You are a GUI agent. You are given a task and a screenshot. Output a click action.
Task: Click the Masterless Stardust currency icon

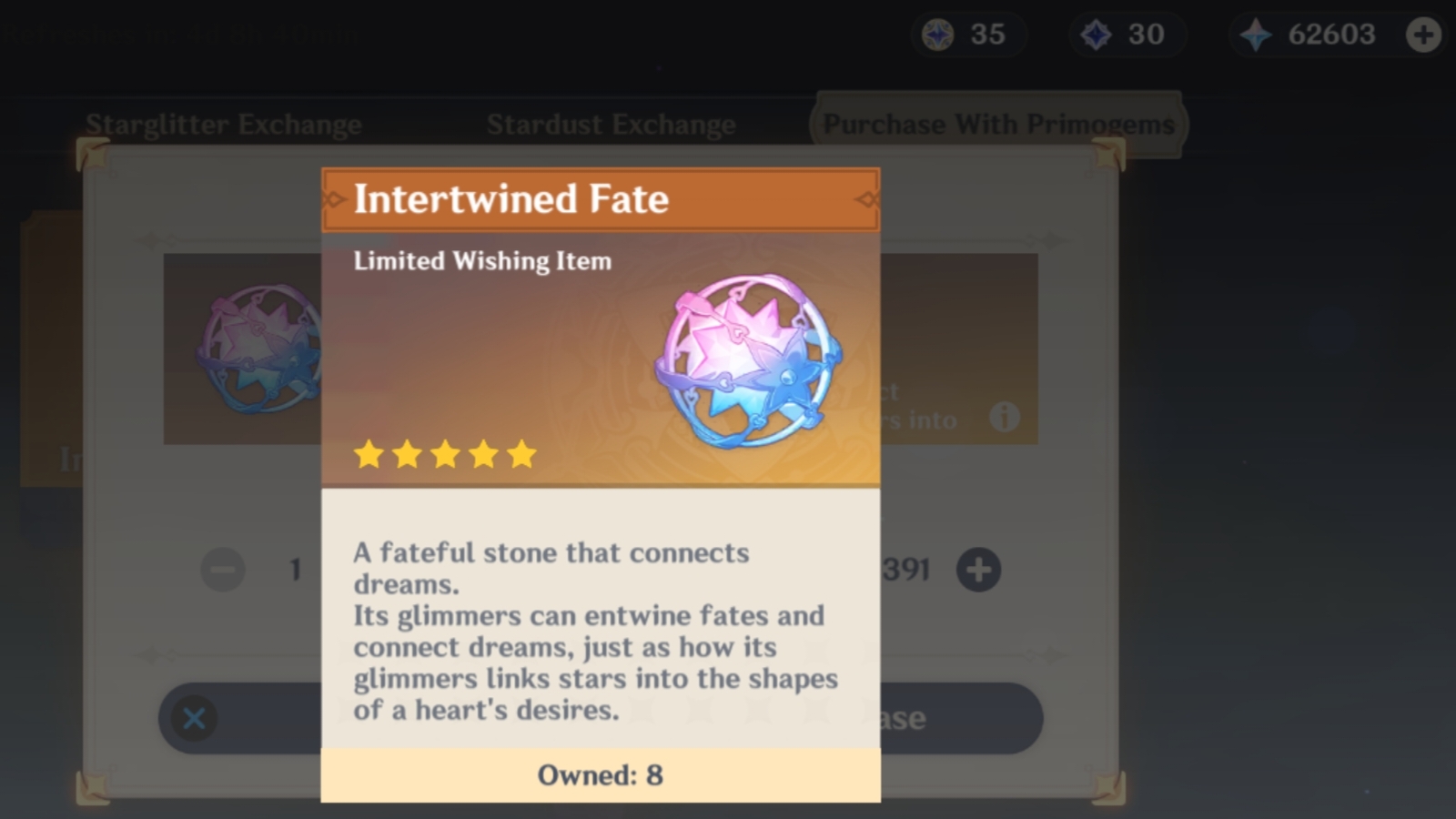click(1096, 34)
